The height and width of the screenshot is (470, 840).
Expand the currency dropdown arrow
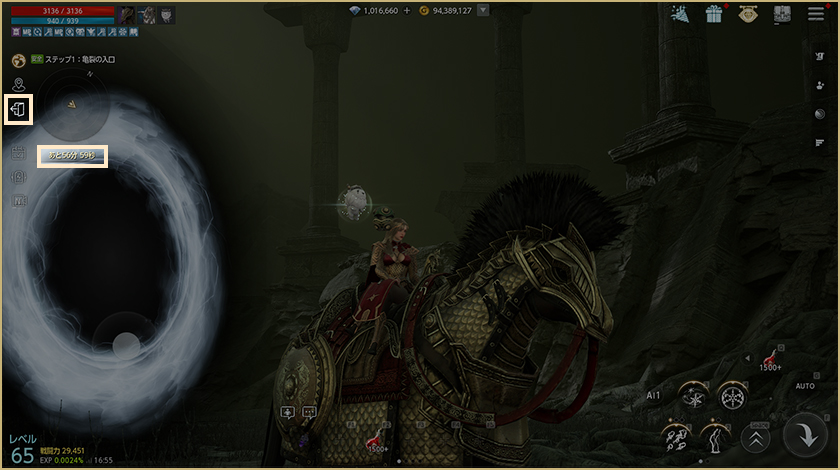click(483, 11)
